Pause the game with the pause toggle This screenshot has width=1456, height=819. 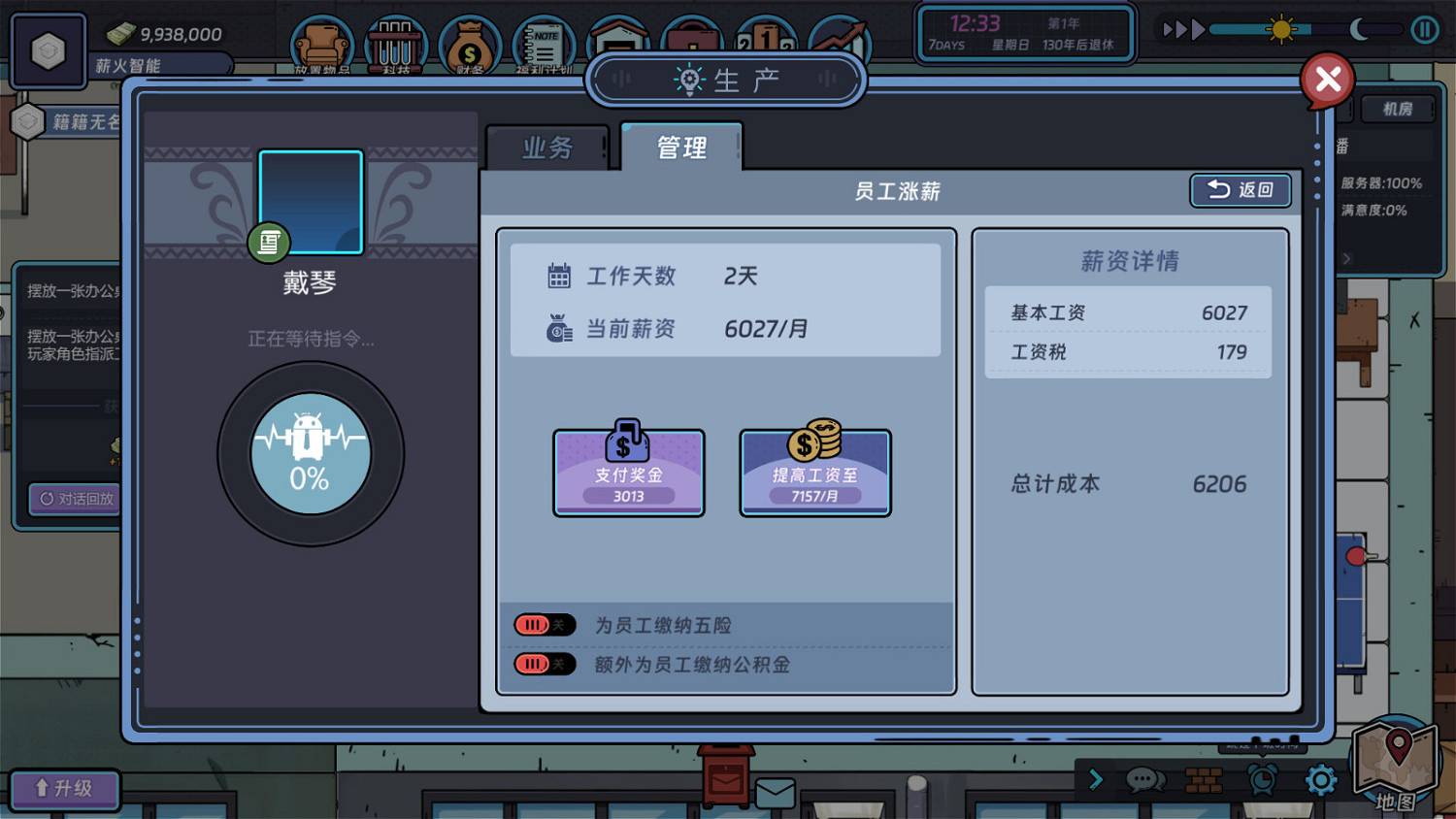pos(1426,29)
